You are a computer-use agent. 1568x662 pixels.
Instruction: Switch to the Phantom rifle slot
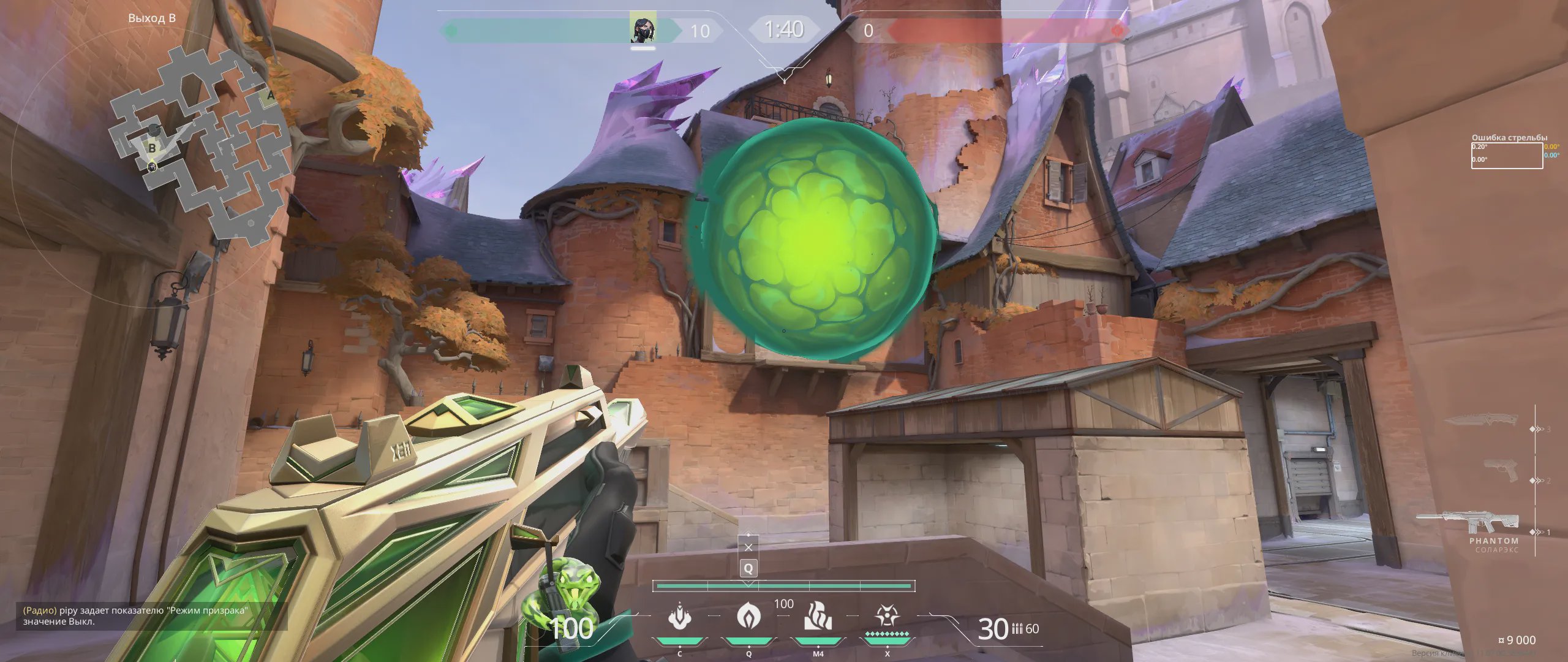[x=1470, y=523]
